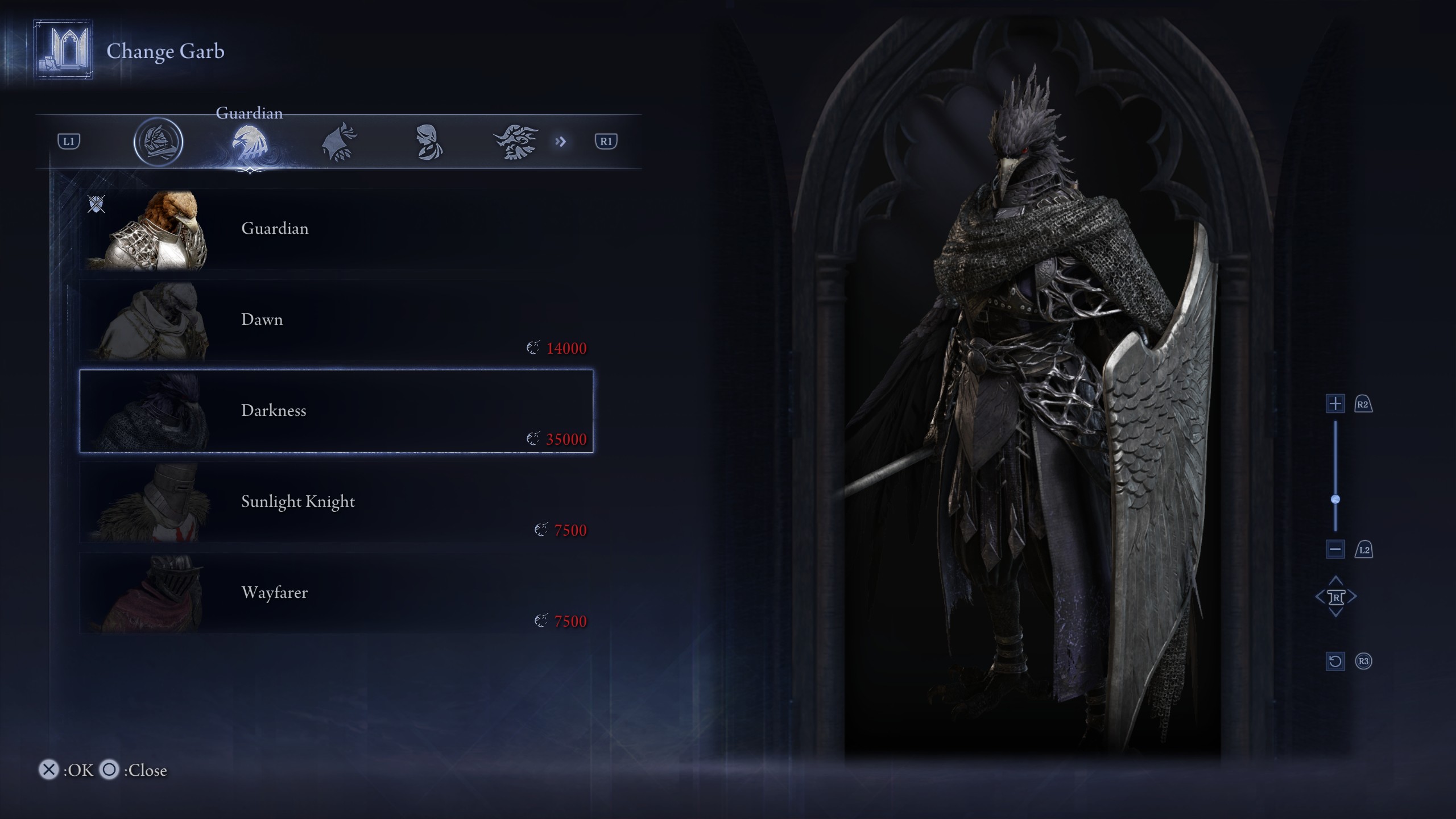The height and width of the screenshot is (819, 1456).
Task: Open the circled helmeted character tab
Action: coord(158,142)
